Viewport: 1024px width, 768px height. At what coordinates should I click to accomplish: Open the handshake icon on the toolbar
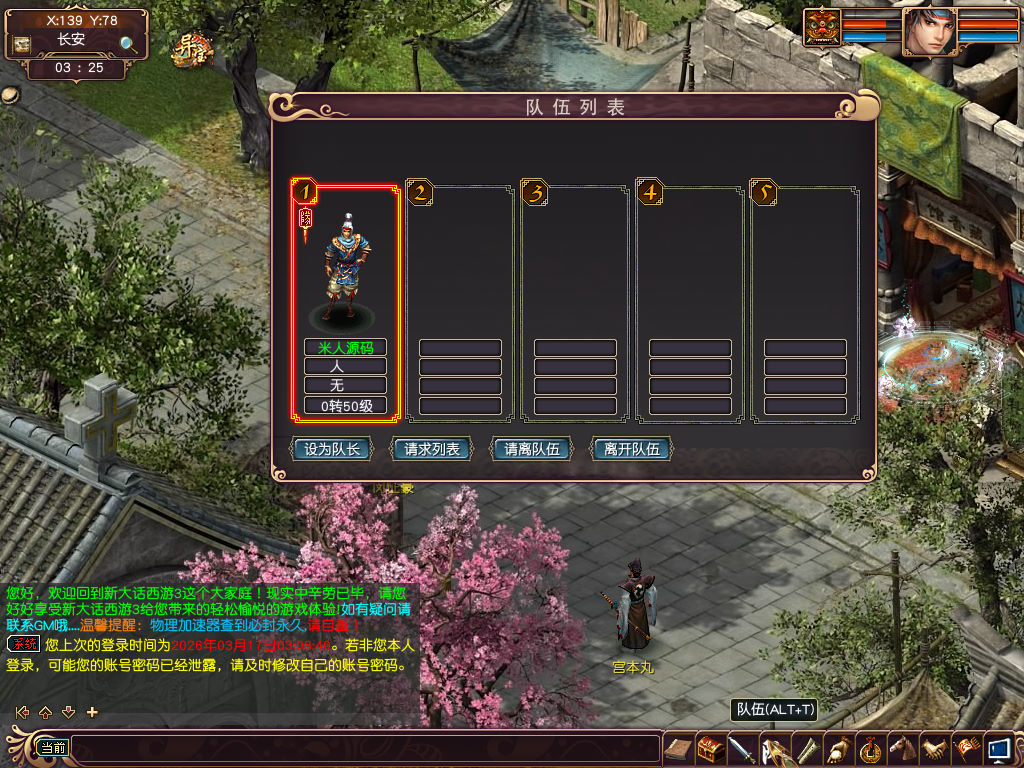click(935, 748)
